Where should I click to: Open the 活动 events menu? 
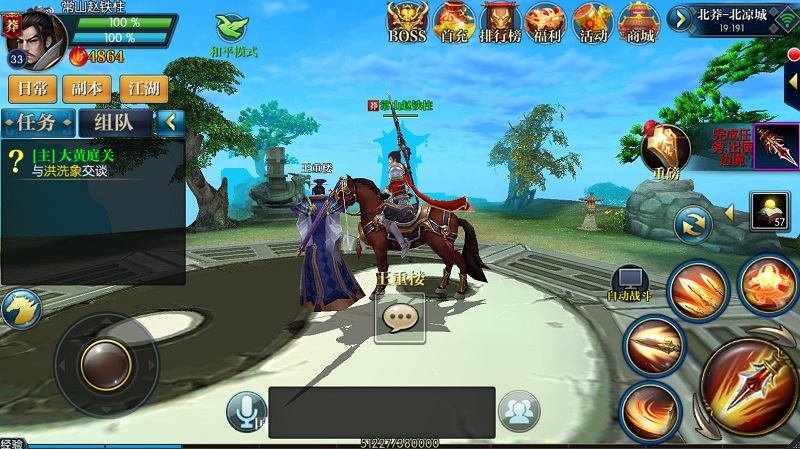tap(593, 22)
